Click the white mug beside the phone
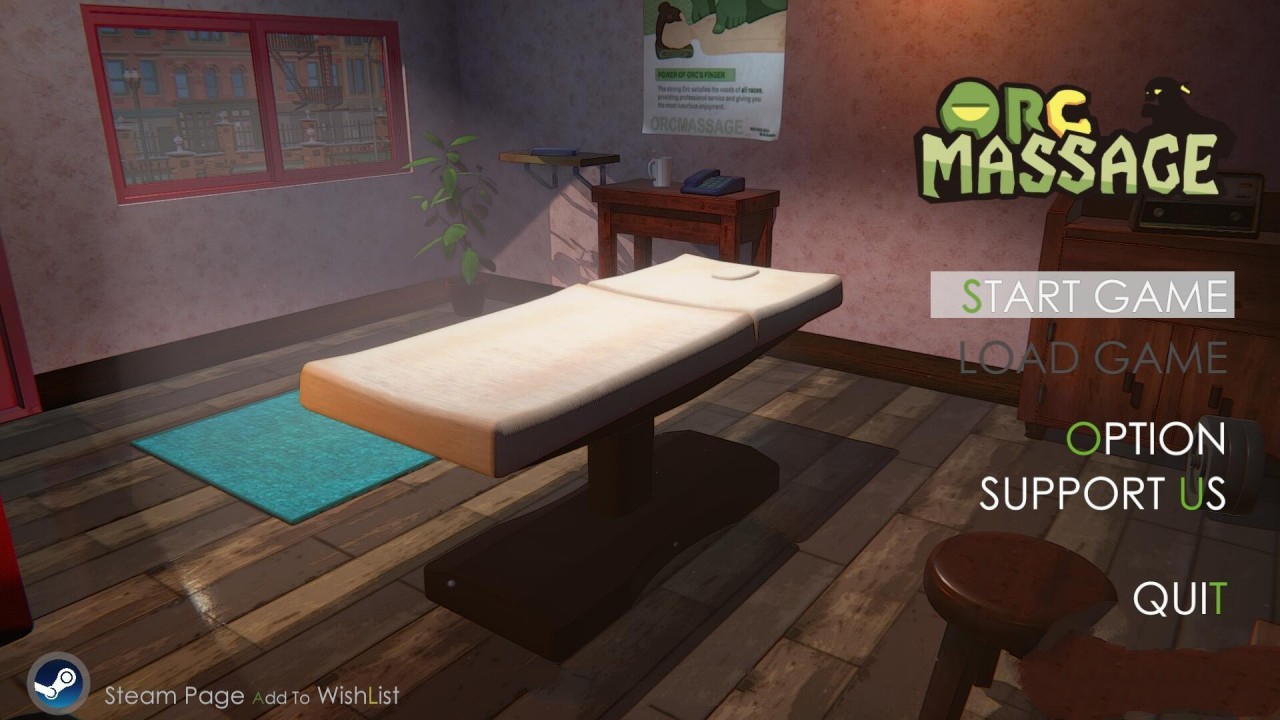The image size is (1280, 720). click(659, 172)
